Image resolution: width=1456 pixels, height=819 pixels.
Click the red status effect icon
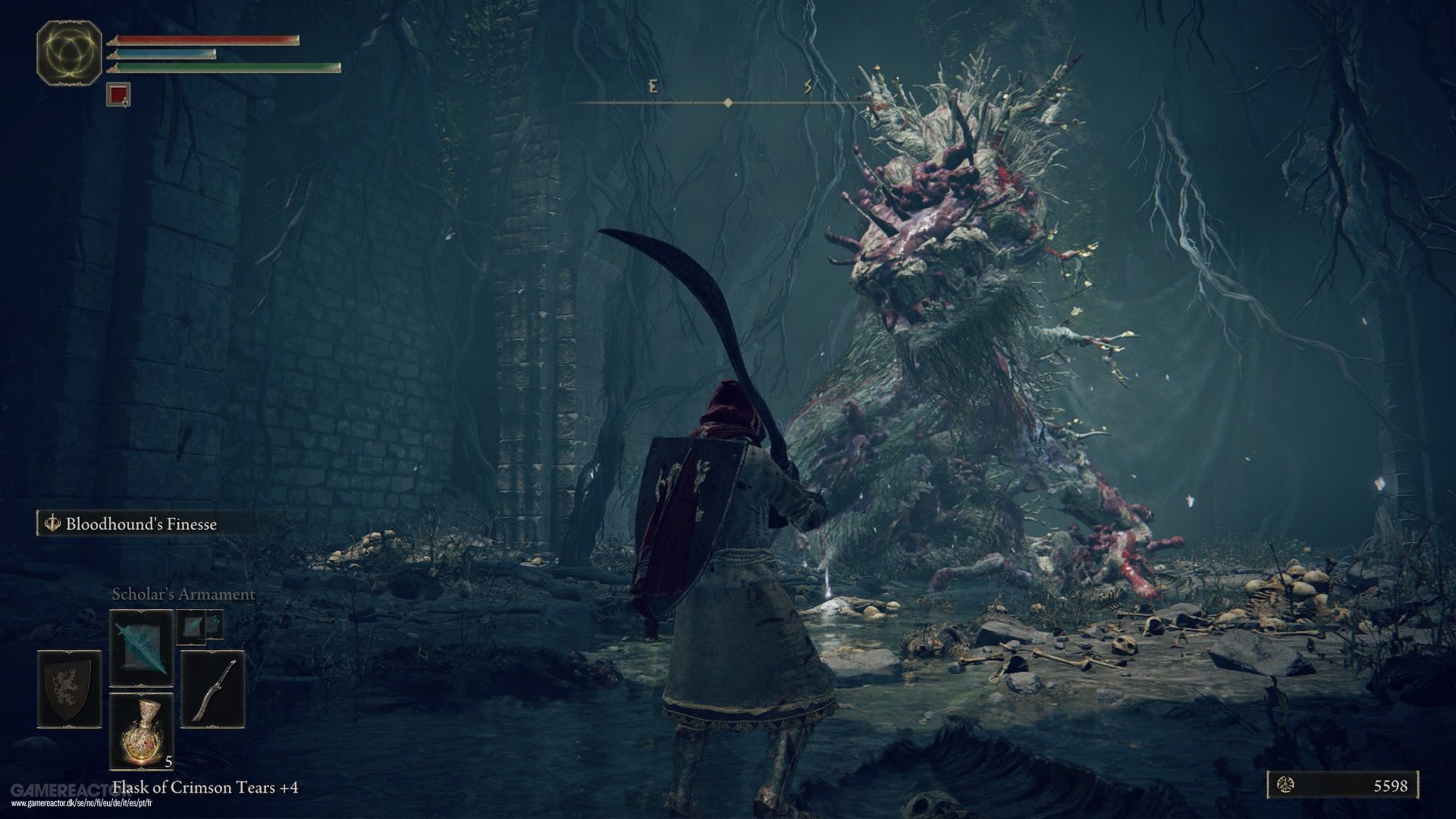(x=118, y=95)
